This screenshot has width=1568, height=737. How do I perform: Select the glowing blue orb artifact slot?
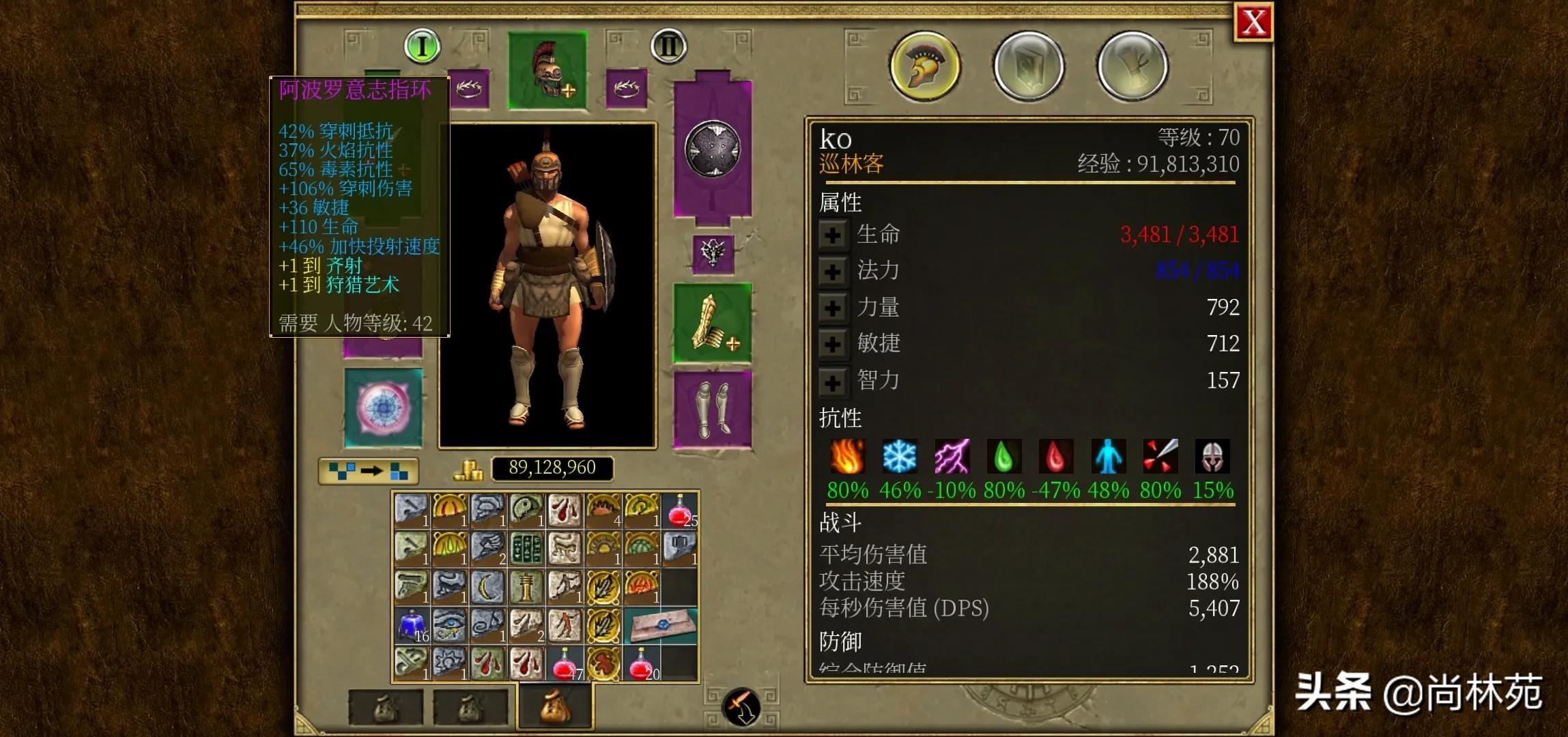click(x=383, y=408)
